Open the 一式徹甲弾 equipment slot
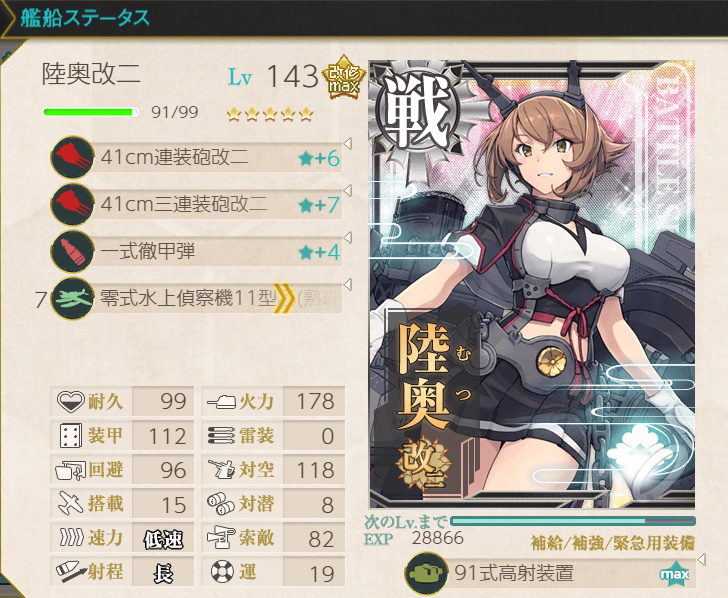 [x=198, y=250]
